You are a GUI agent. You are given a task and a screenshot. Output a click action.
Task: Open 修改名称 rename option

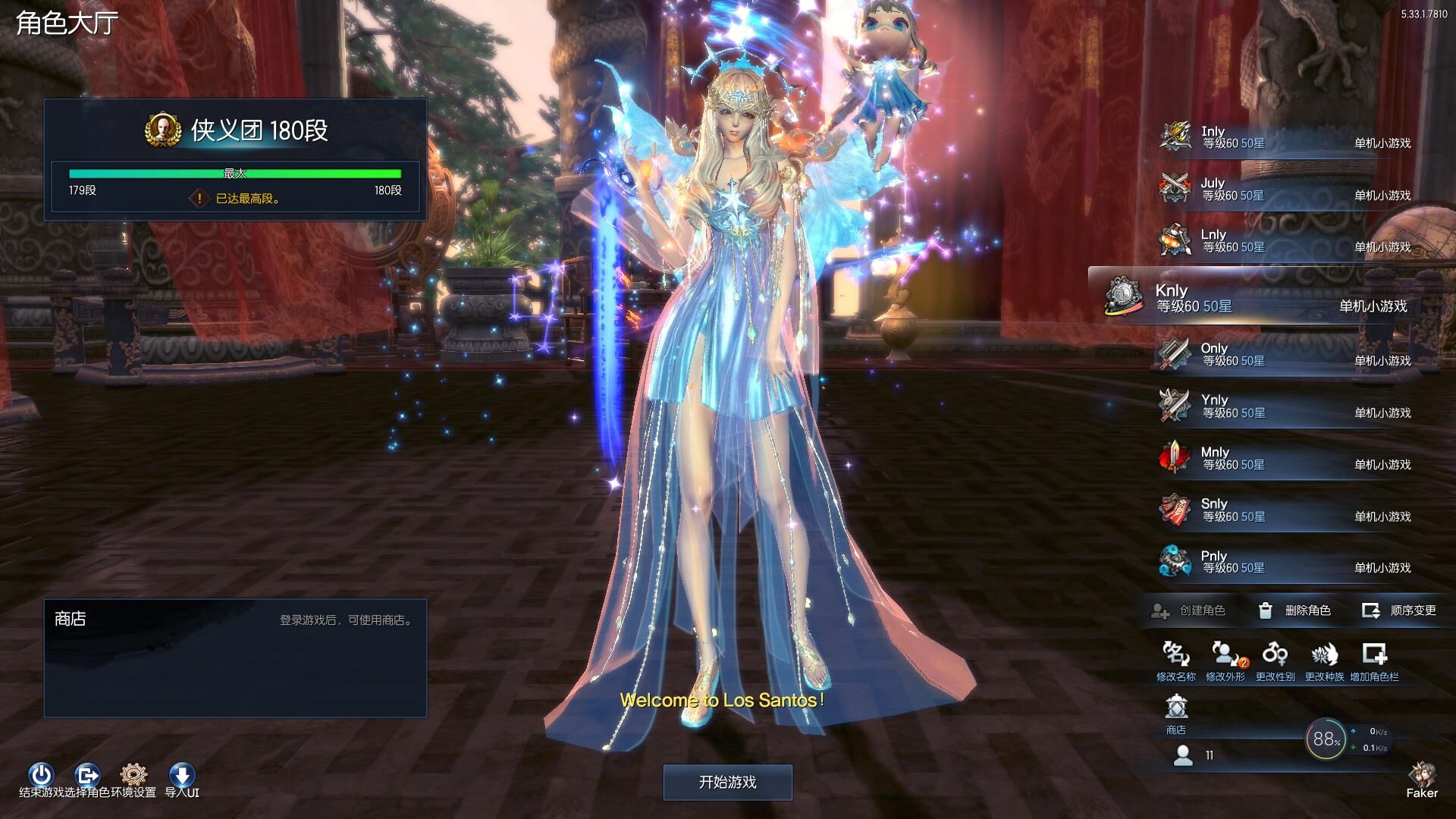click(x=1175, y=661)
